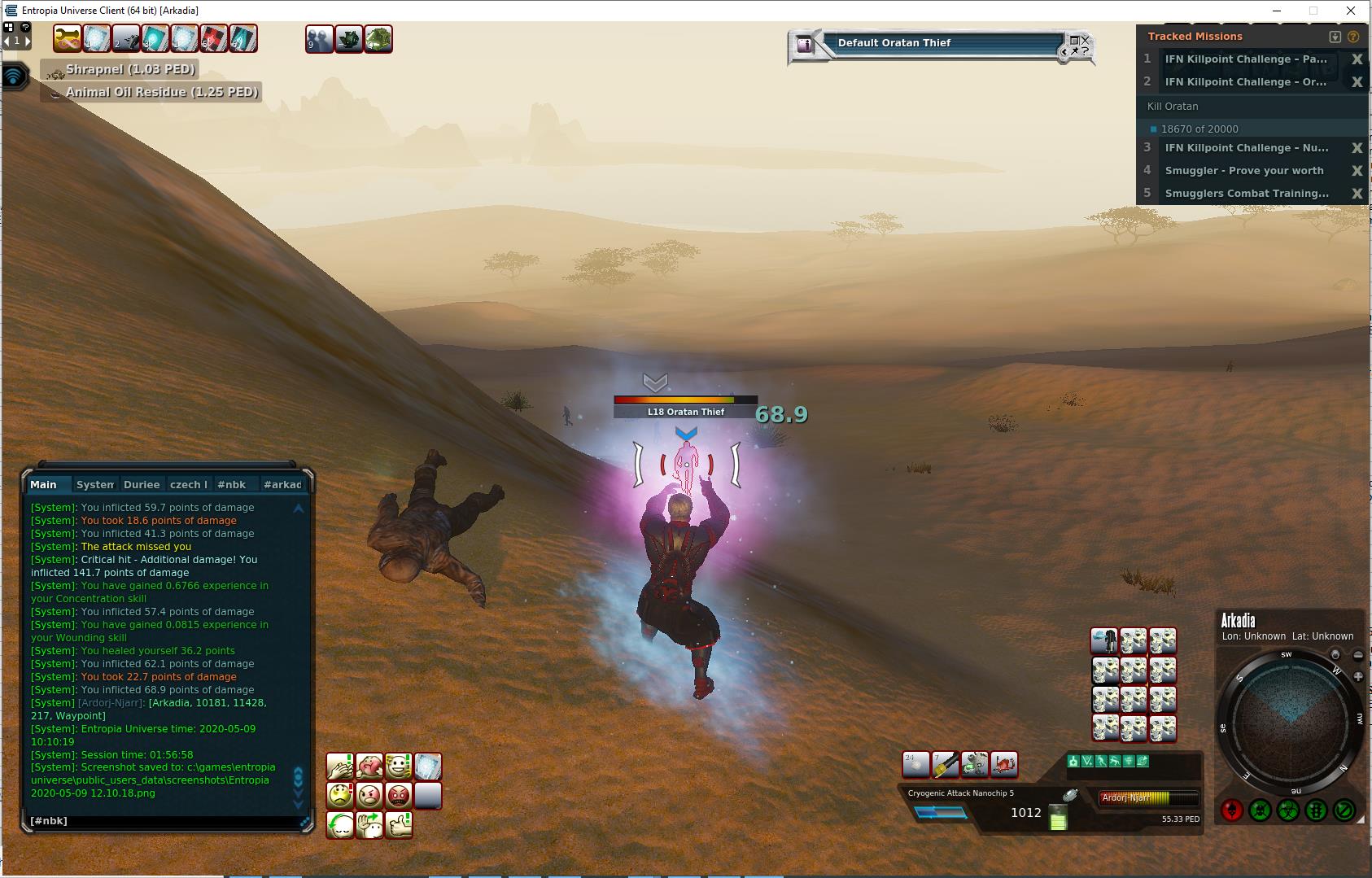Viewport: 1372px width, 878px height.
Task: Open the Duriee chat tab
Action: click(142, 484)
